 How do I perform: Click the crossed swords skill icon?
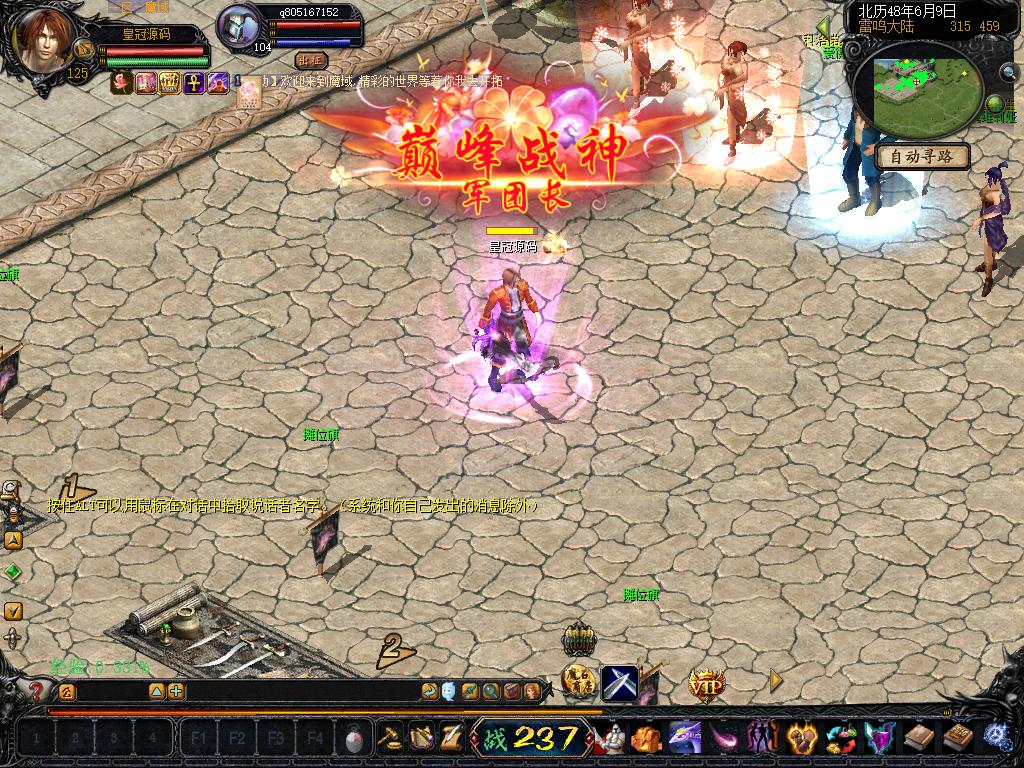coord(620,682)
